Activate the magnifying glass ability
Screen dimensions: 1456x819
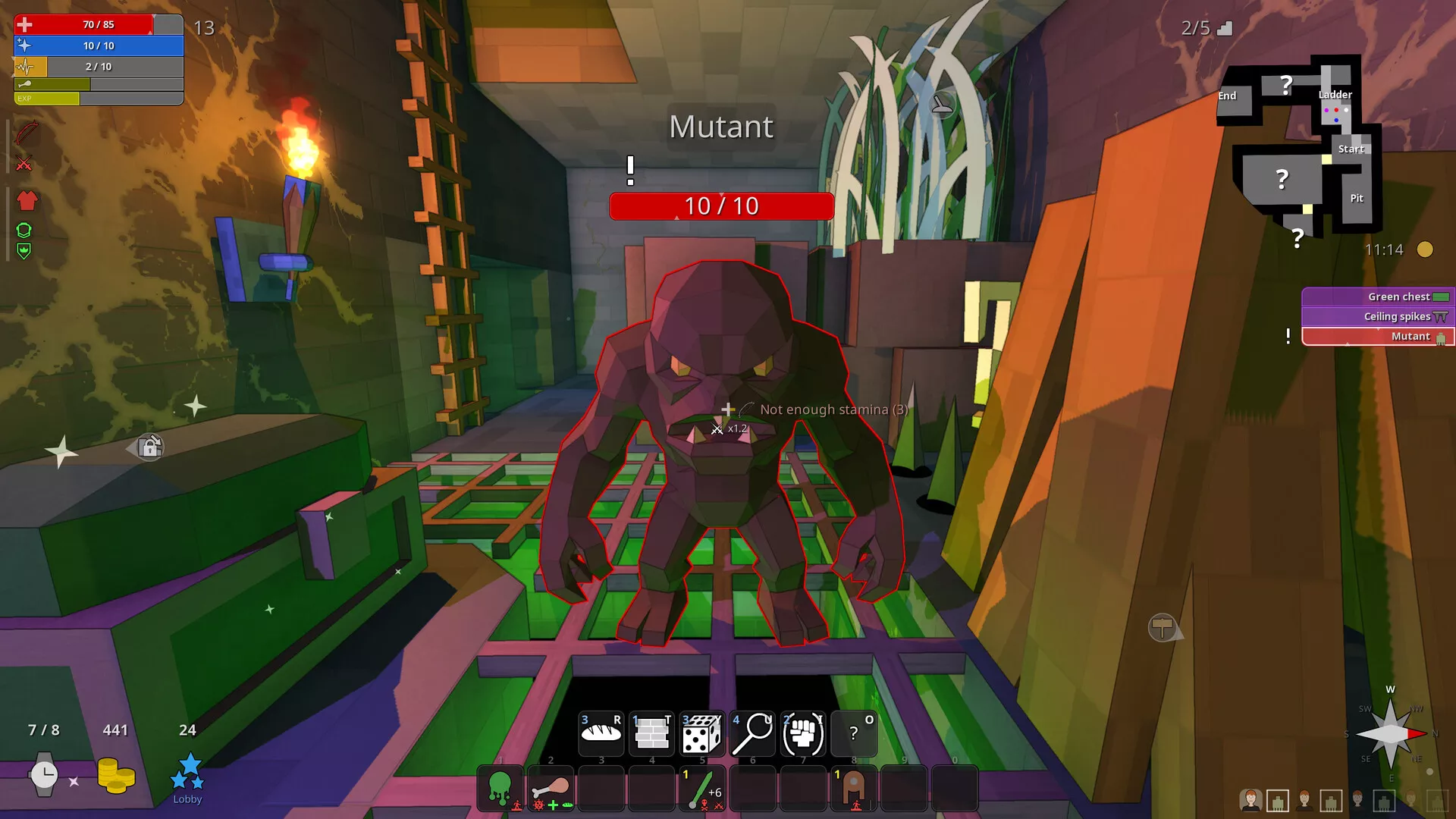pos(752,733)
